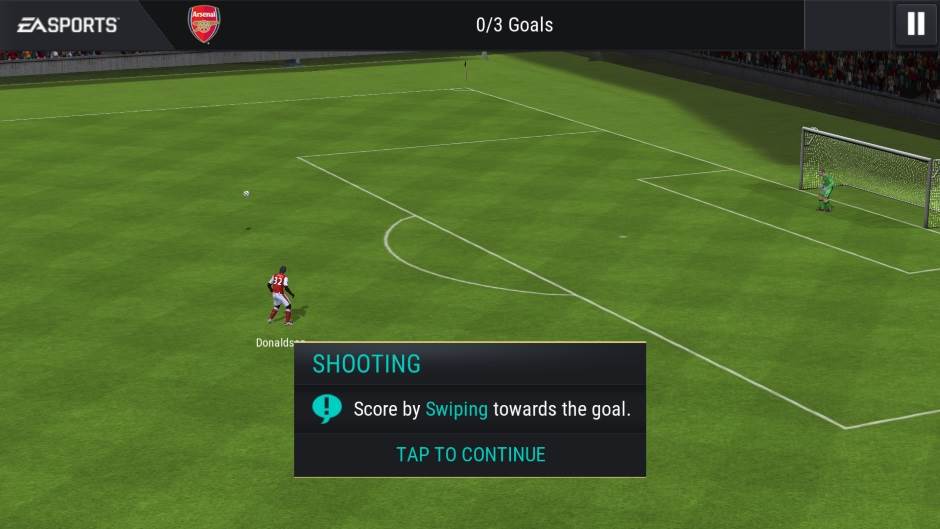Image resolution: width=940 pixels, height=529 pixels.
Task: Pause the match with the pause button
Action: click(x=915, y=24)
